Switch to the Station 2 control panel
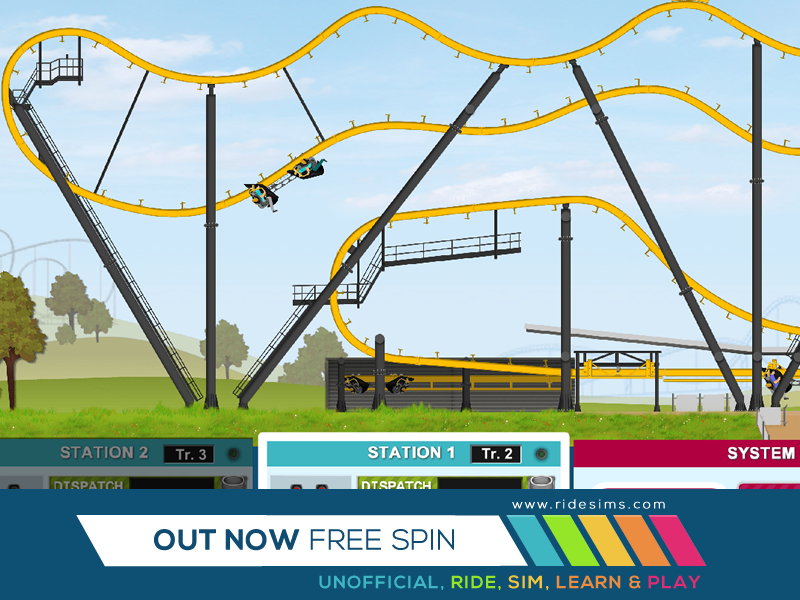Viewport: 800px width, 600px height. click(x=104, y=453)
